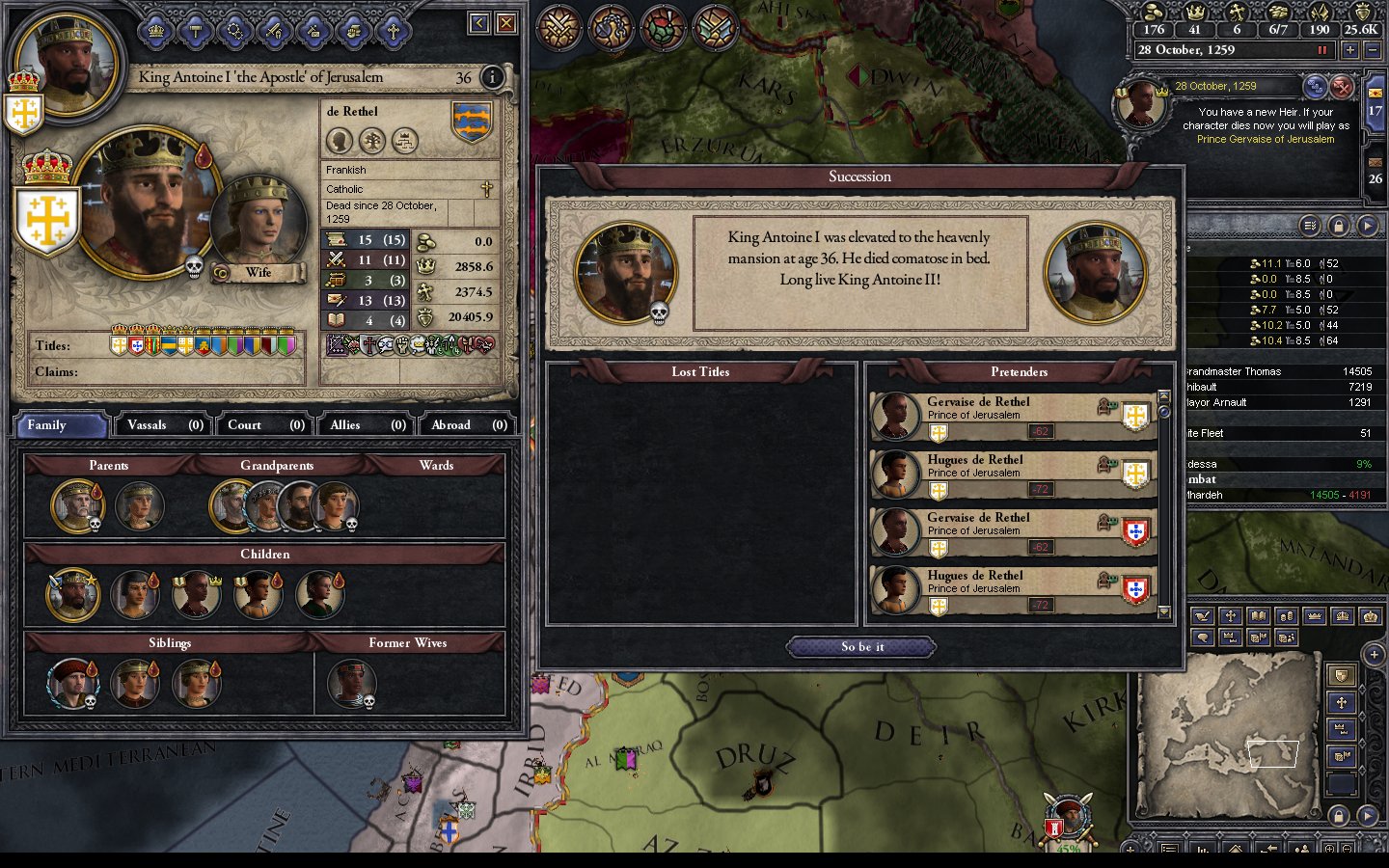Dismiss the new heir notification
The width and height of the screenshot is (1389, 868).
(1342, 88)
